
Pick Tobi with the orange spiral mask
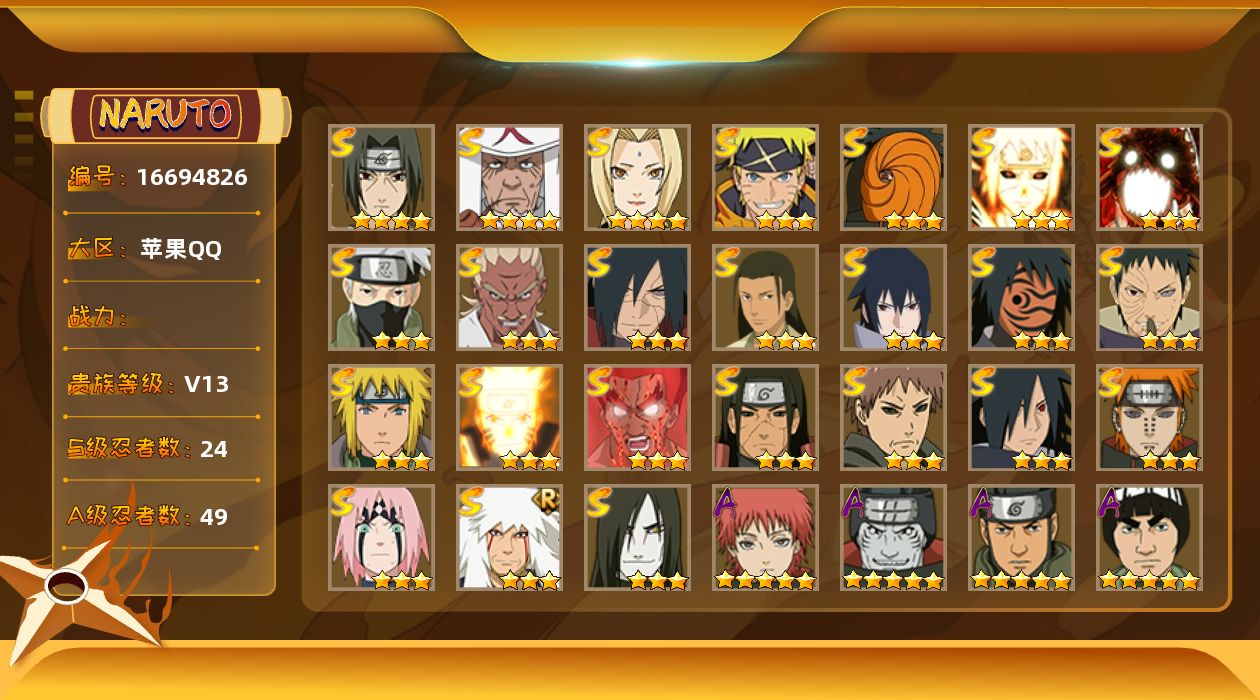pos(893,177)
